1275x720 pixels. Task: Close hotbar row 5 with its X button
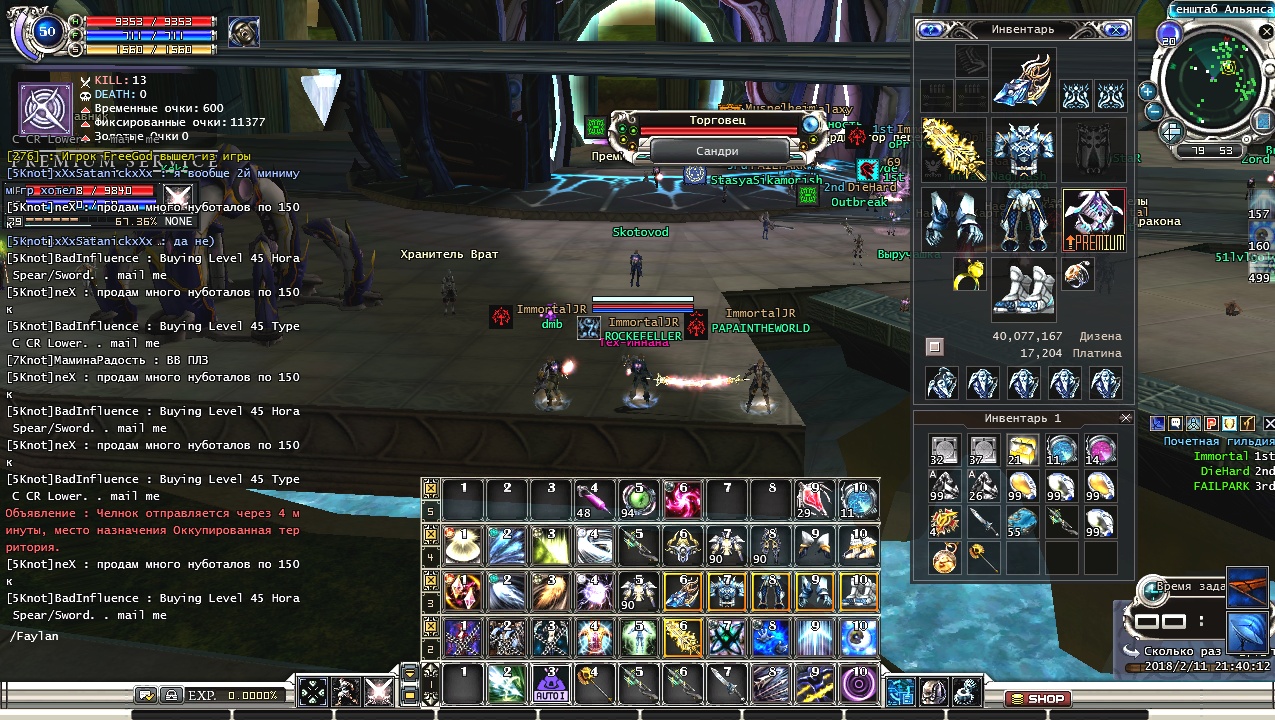click(431, 488)
